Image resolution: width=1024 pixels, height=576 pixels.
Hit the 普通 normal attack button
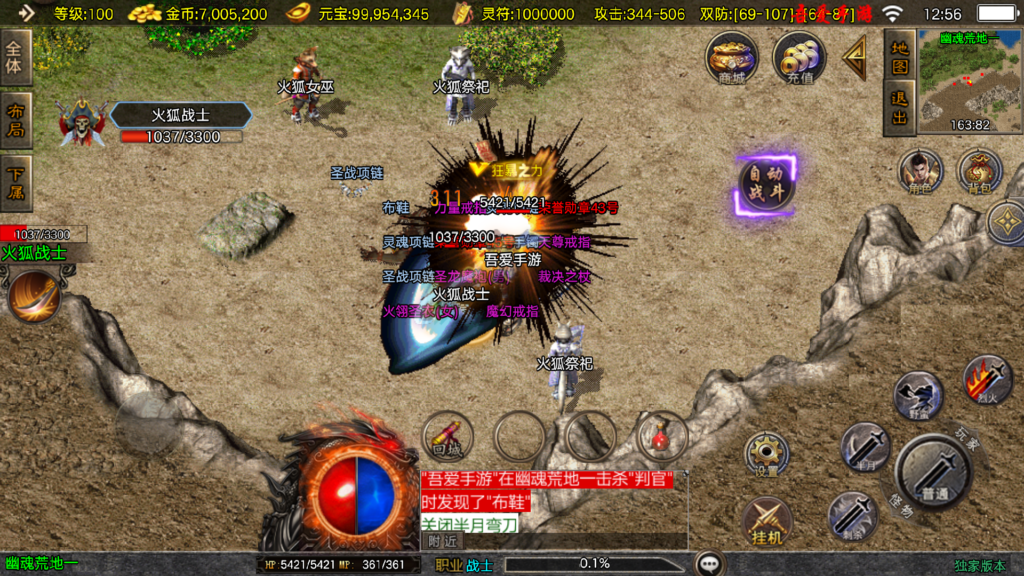pos(933,471)
